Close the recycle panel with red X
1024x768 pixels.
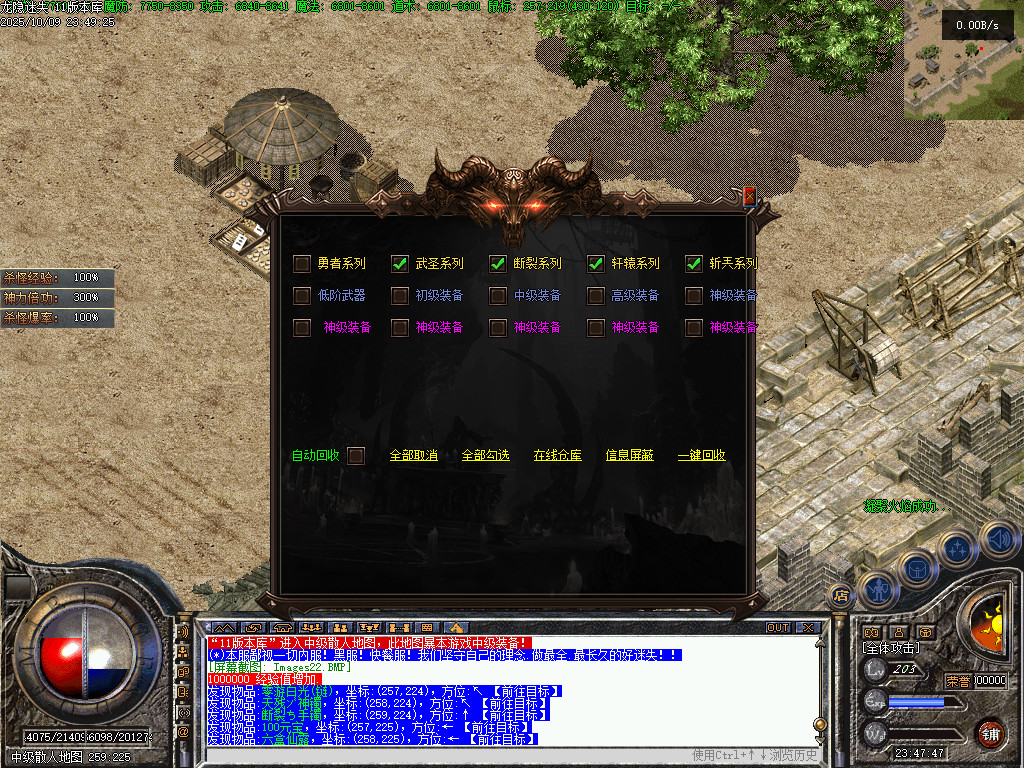pyautogui.click(x=749, y=196)
